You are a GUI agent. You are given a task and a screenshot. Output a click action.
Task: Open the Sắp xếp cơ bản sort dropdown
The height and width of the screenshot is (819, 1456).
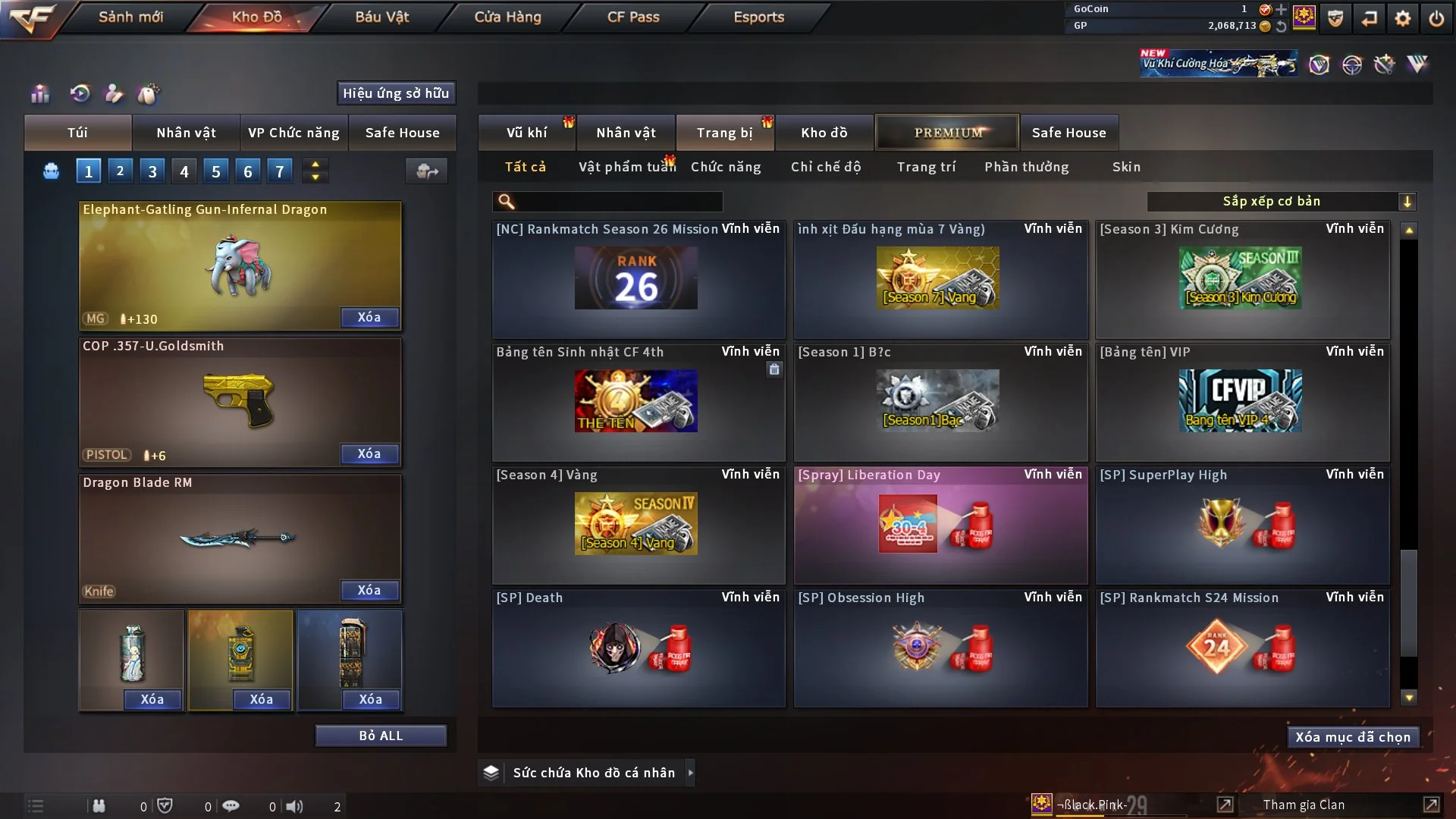[1281, 201]
